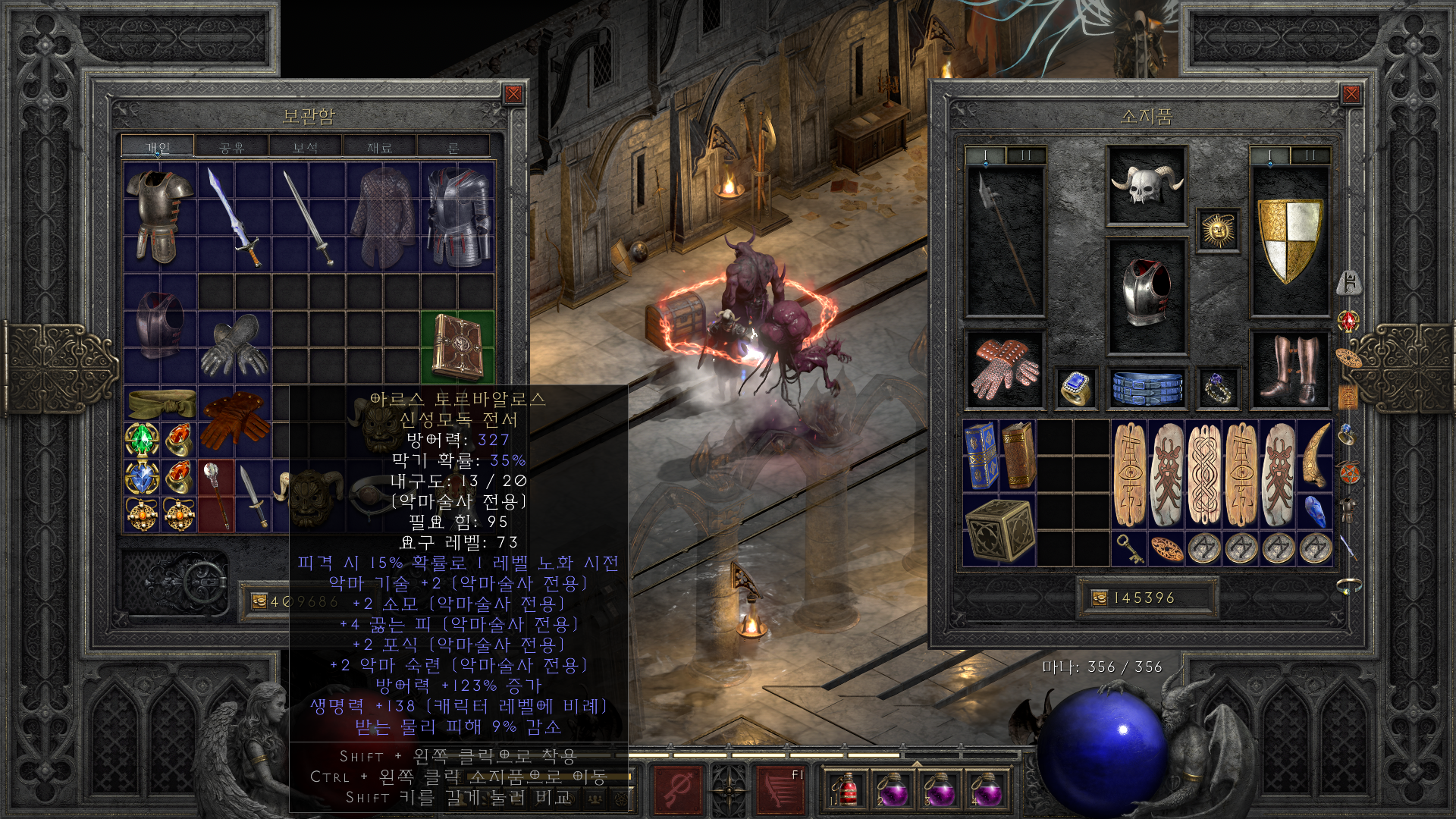Show the 룬 stash tab
This screenshot has width=1456, height=819.
[x=453, y=147]
